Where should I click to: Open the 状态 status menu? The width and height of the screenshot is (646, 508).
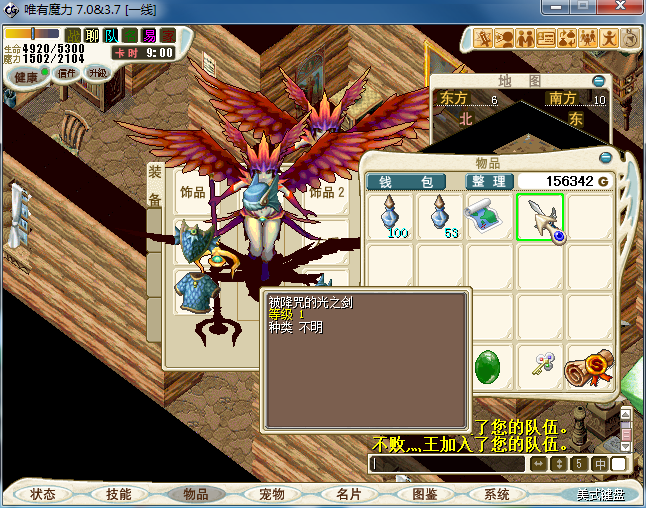[43, 494]
